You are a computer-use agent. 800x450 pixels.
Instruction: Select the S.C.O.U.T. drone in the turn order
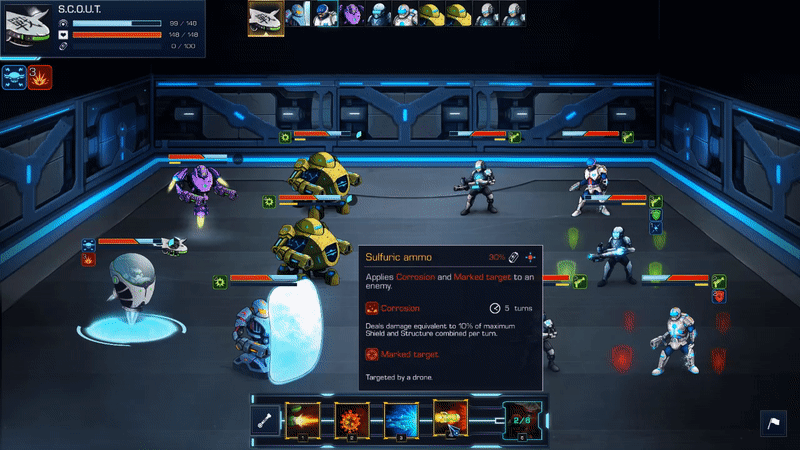(x=266, y=15)
